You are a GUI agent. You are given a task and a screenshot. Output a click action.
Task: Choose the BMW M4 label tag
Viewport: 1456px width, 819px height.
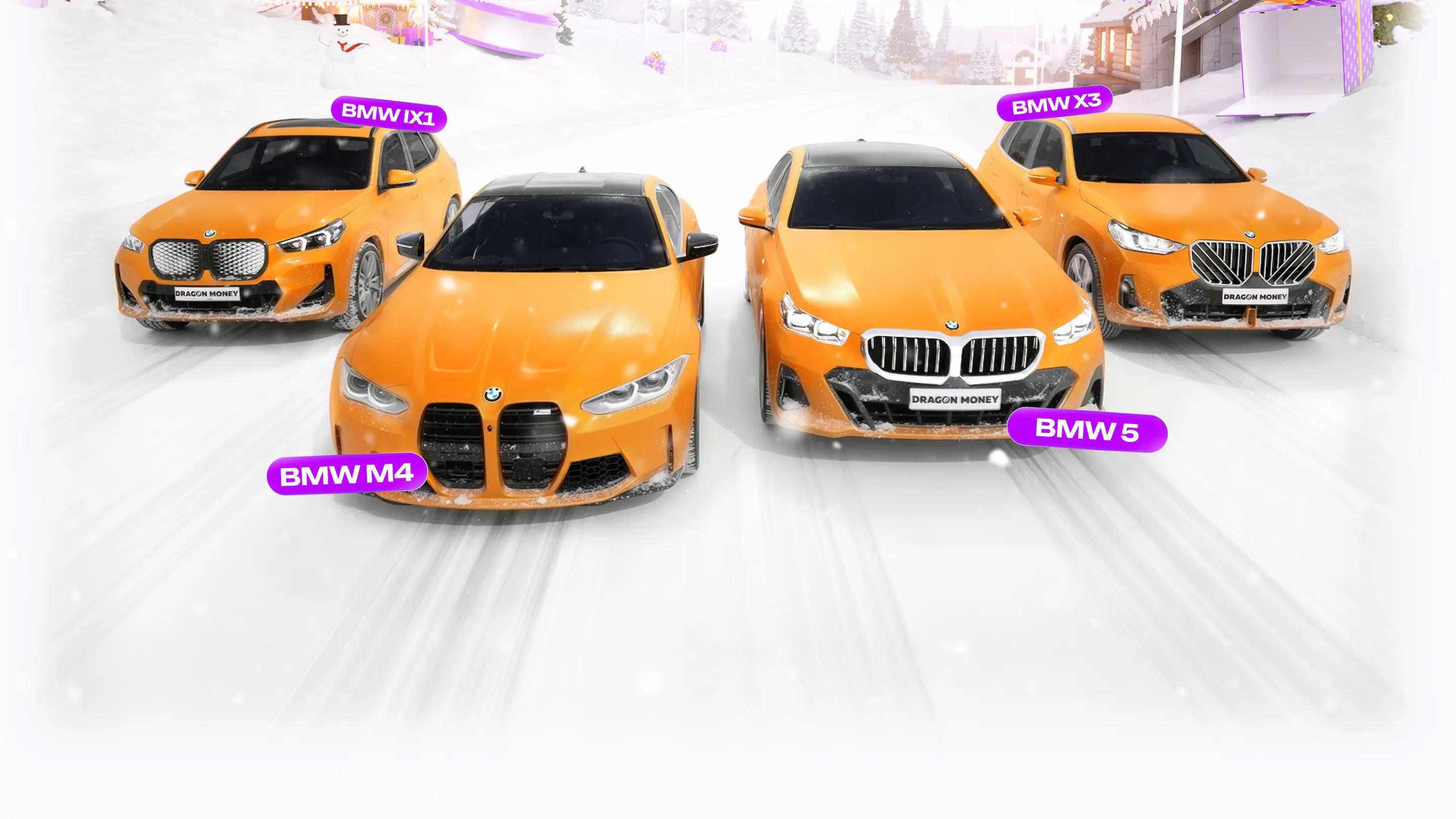coord(346,474)
